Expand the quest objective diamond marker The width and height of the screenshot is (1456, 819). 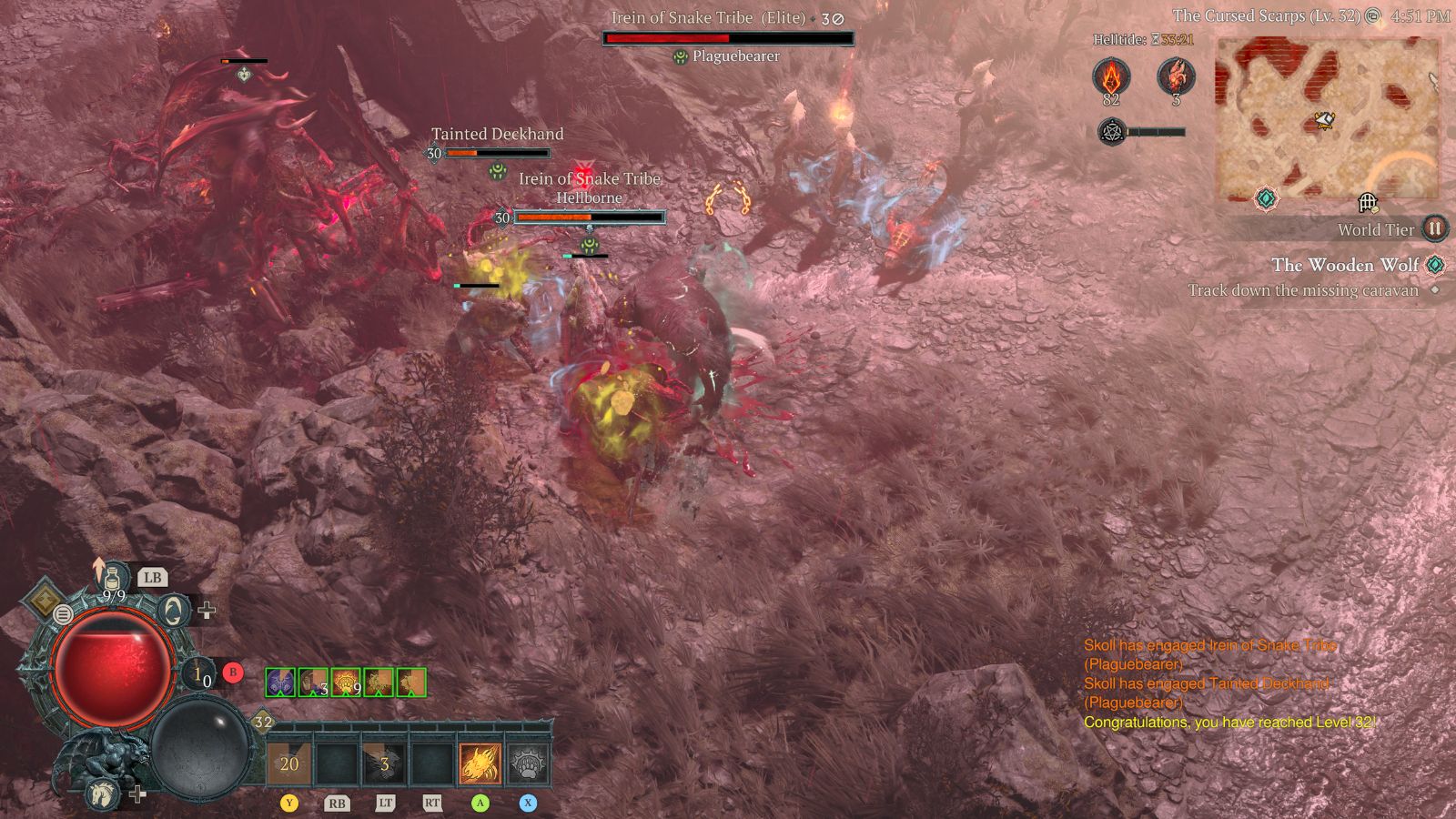[x=1433, y=290]
